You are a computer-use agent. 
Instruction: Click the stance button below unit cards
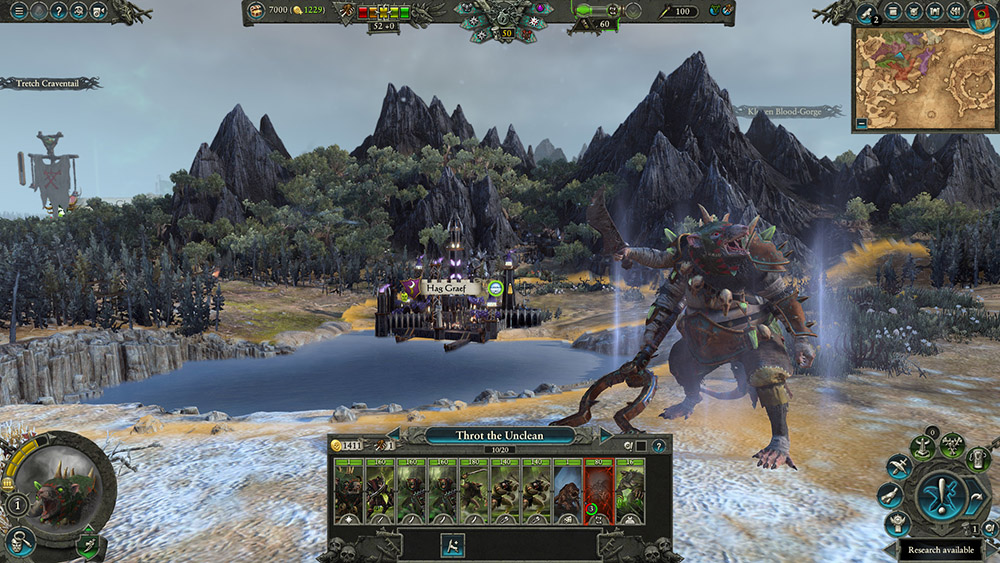(x=451, y=544)
